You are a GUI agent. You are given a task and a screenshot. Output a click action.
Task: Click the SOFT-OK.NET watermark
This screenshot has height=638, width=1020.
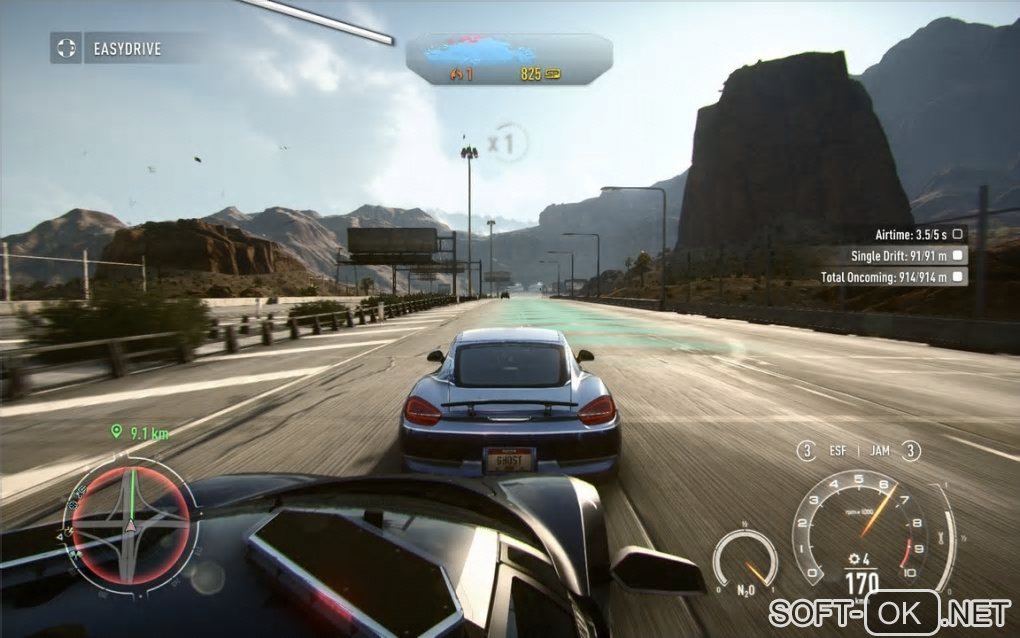[x=890, y=612]
